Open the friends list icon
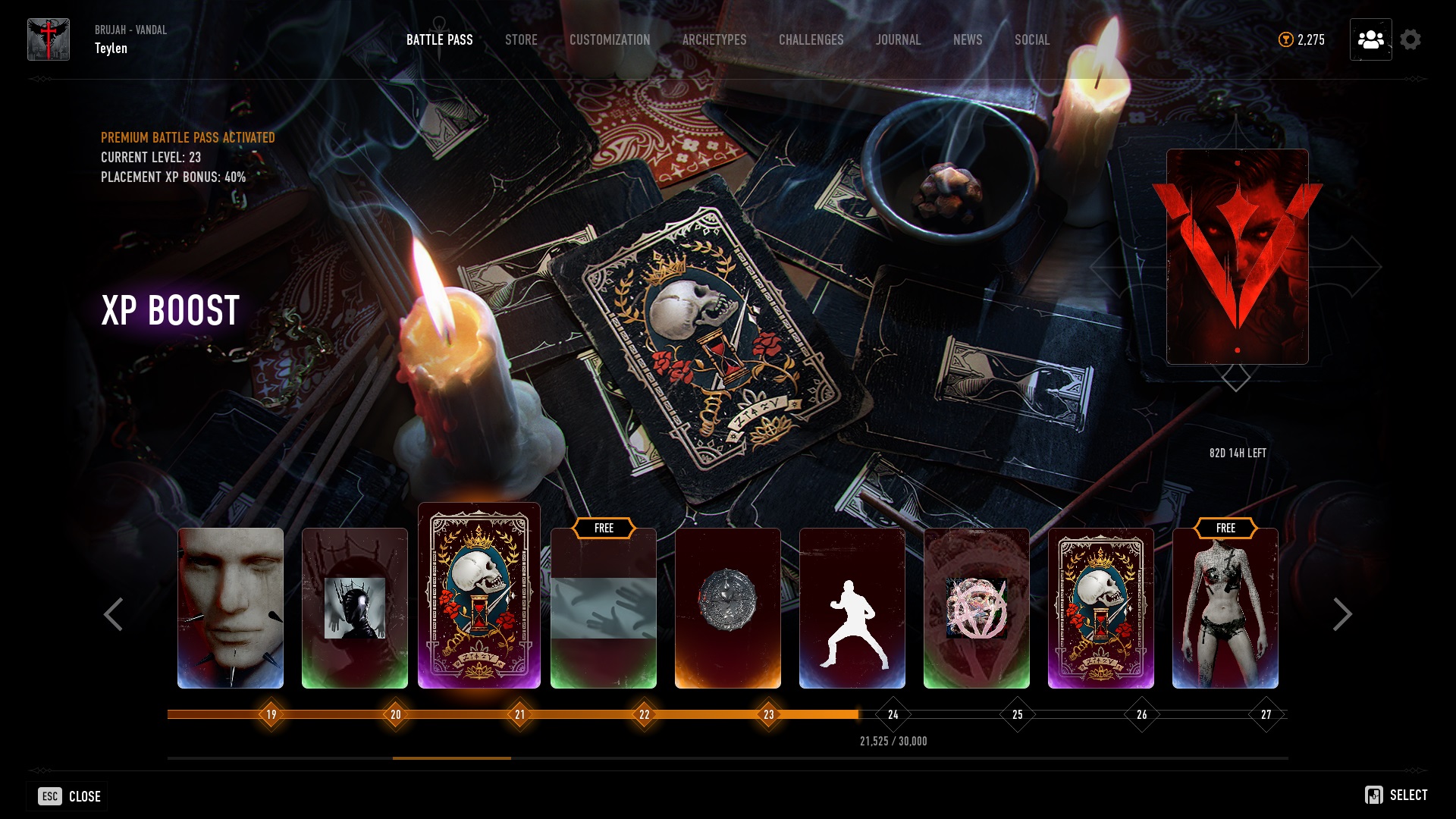 coord(1370,40)
